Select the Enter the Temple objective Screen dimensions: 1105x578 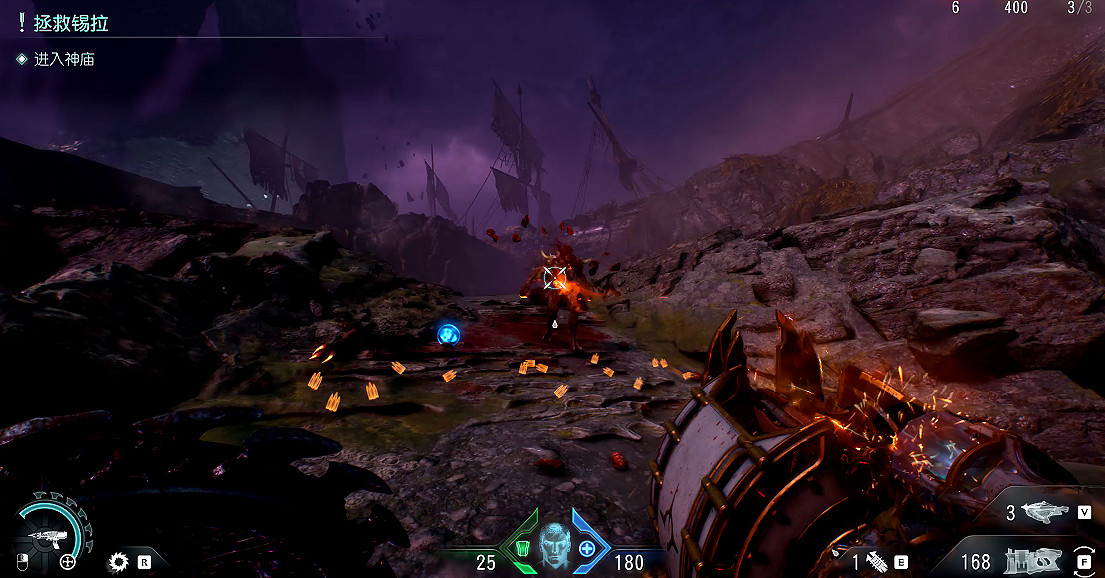point(64,60)
